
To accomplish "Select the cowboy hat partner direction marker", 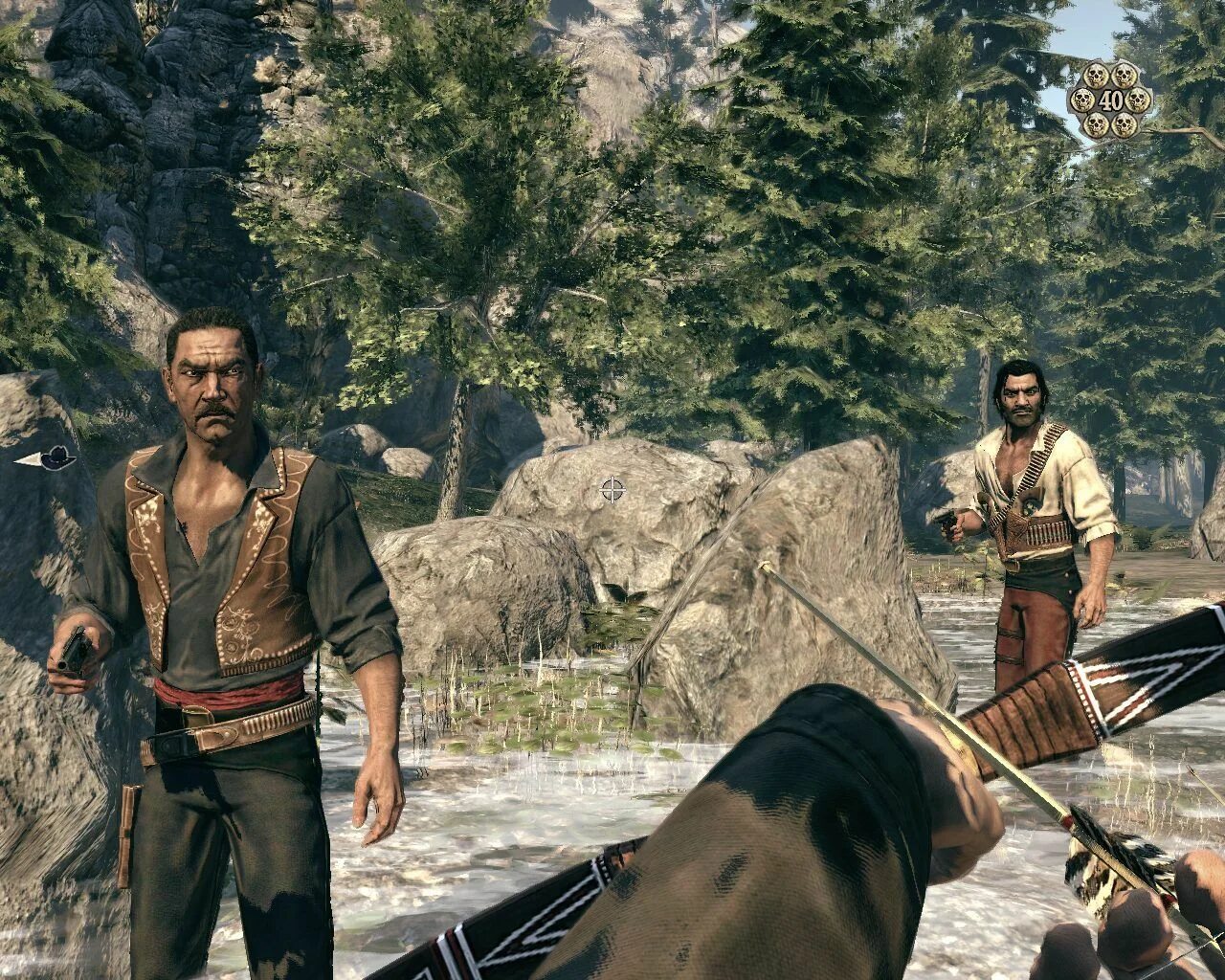I will [48, 459].
